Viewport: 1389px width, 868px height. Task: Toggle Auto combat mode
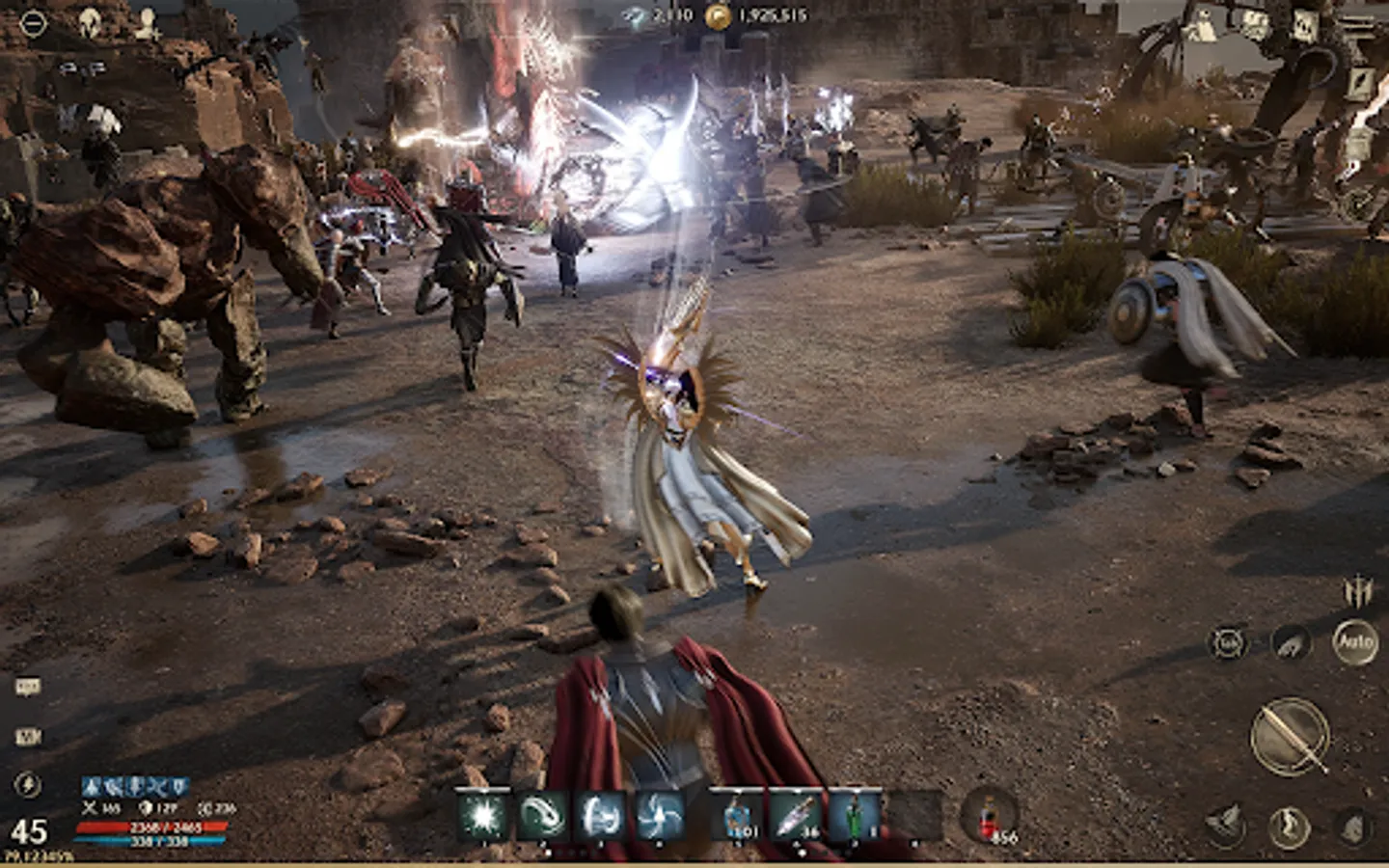click(x=1356, y=642)
